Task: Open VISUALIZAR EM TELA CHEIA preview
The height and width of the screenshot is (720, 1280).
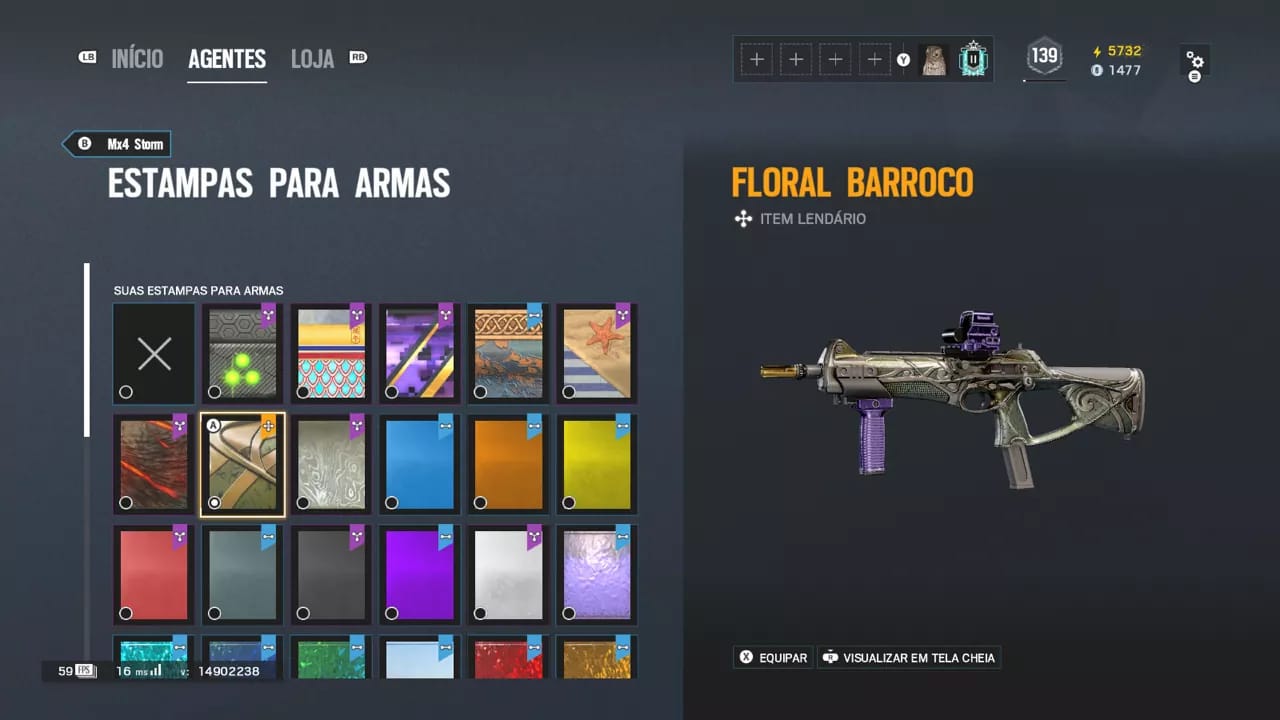Action: tap(909, 657)
